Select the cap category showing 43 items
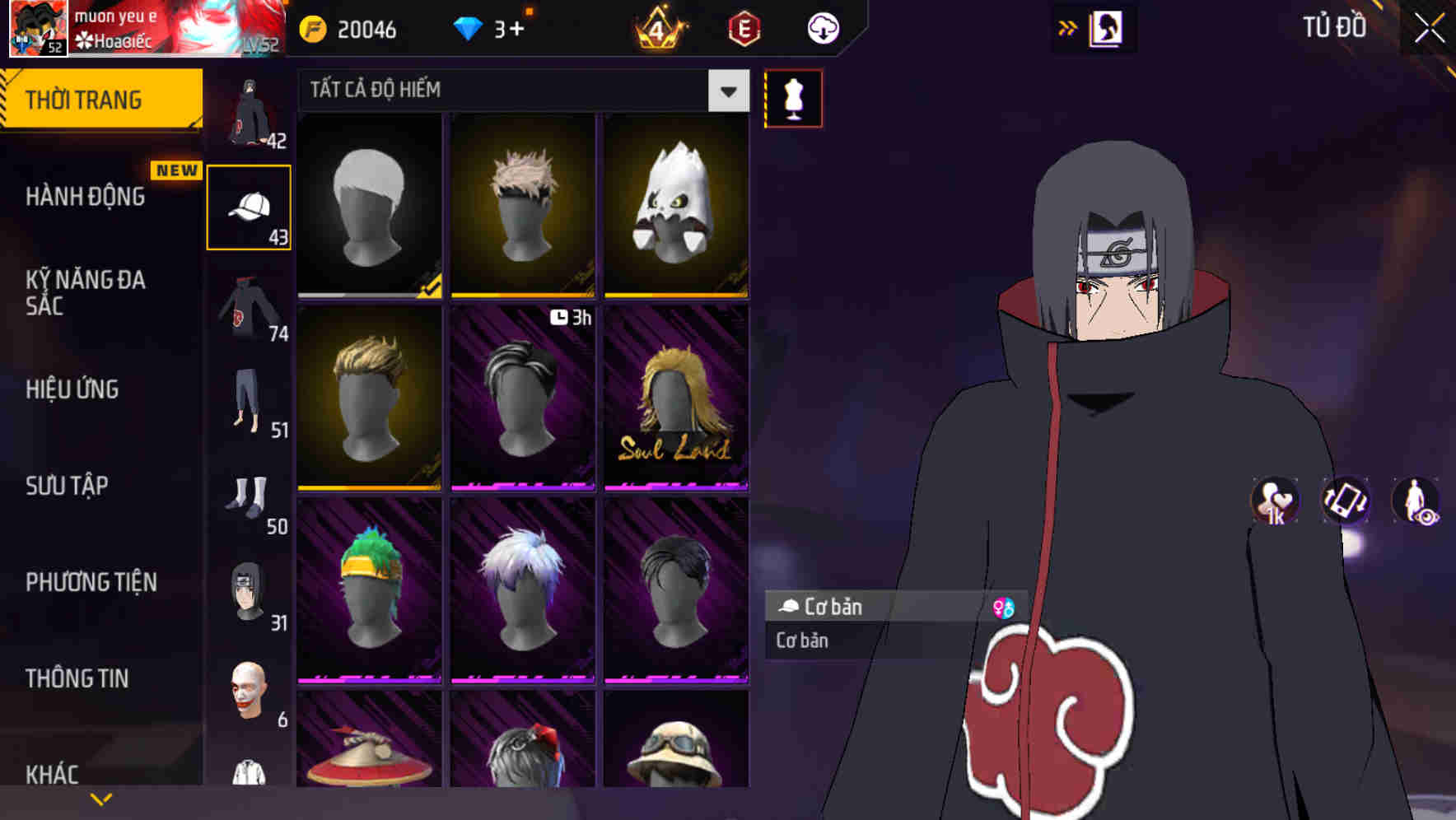Screen dimensions: 1456x820 point(249,206)
